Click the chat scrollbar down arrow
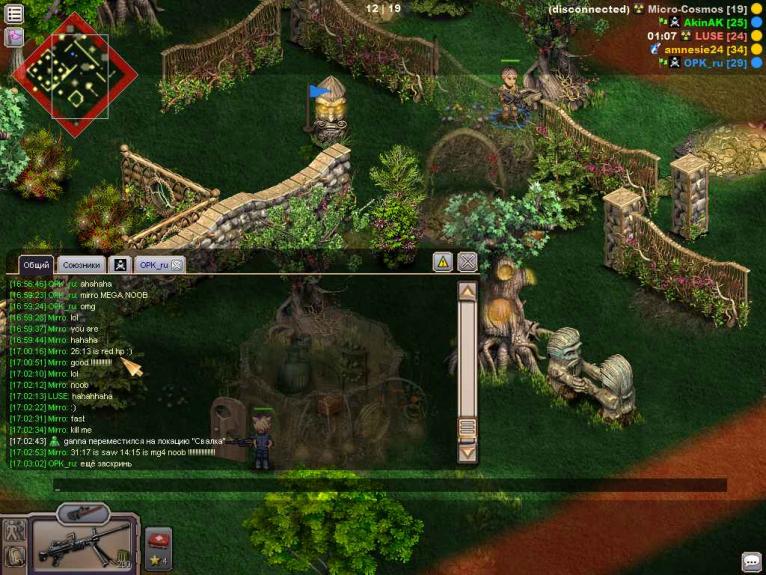This screenshot has width=766, height=575. tap(467, 452)
